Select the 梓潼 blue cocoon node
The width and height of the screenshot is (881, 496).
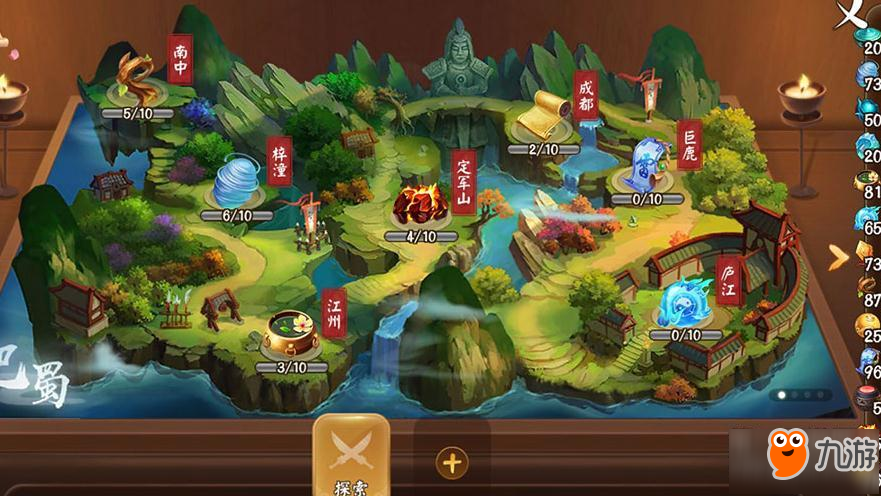[x=237, y=184]
